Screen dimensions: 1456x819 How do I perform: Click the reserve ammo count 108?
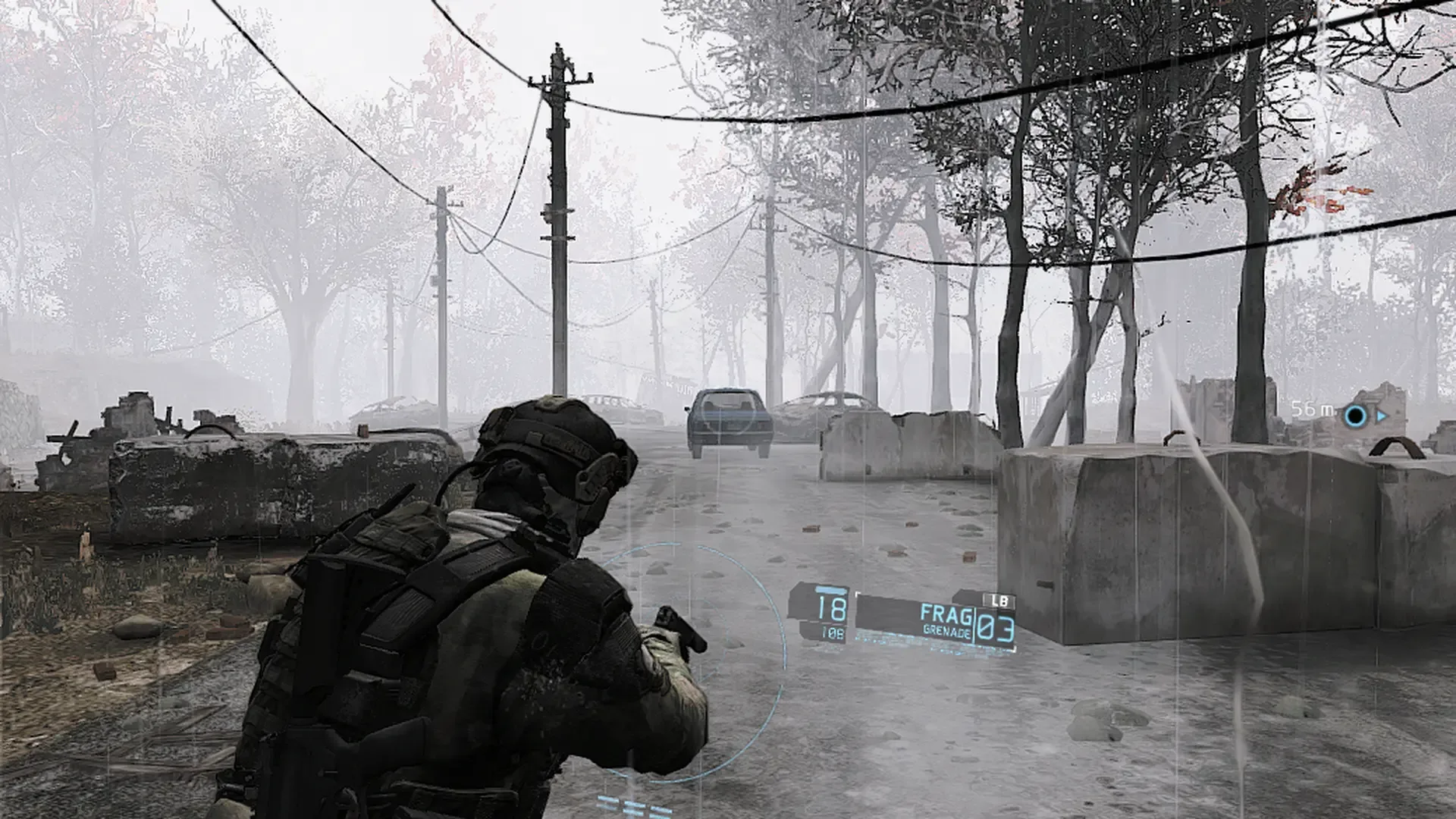pyautogui.click(x=834, y=631)
